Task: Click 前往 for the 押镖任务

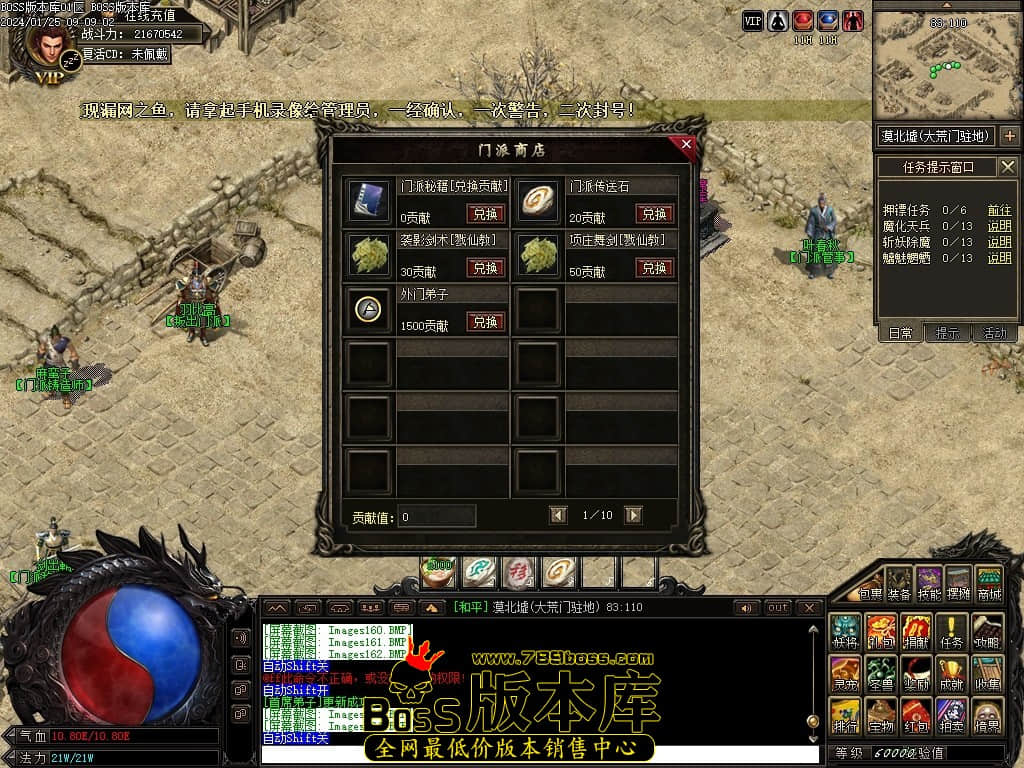Action: pos(999,210)
